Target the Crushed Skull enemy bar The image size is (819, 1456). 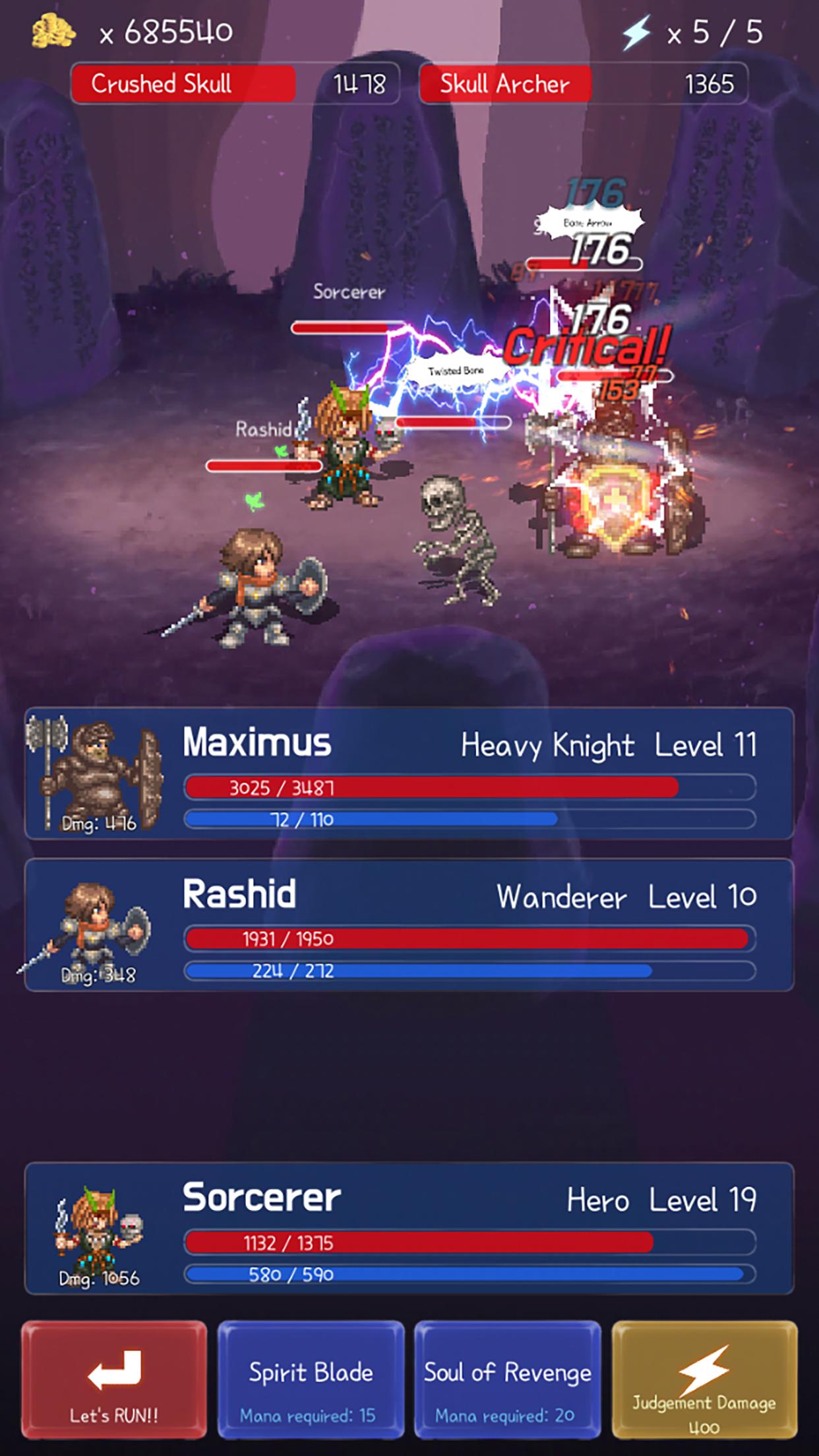coord(235,84)
